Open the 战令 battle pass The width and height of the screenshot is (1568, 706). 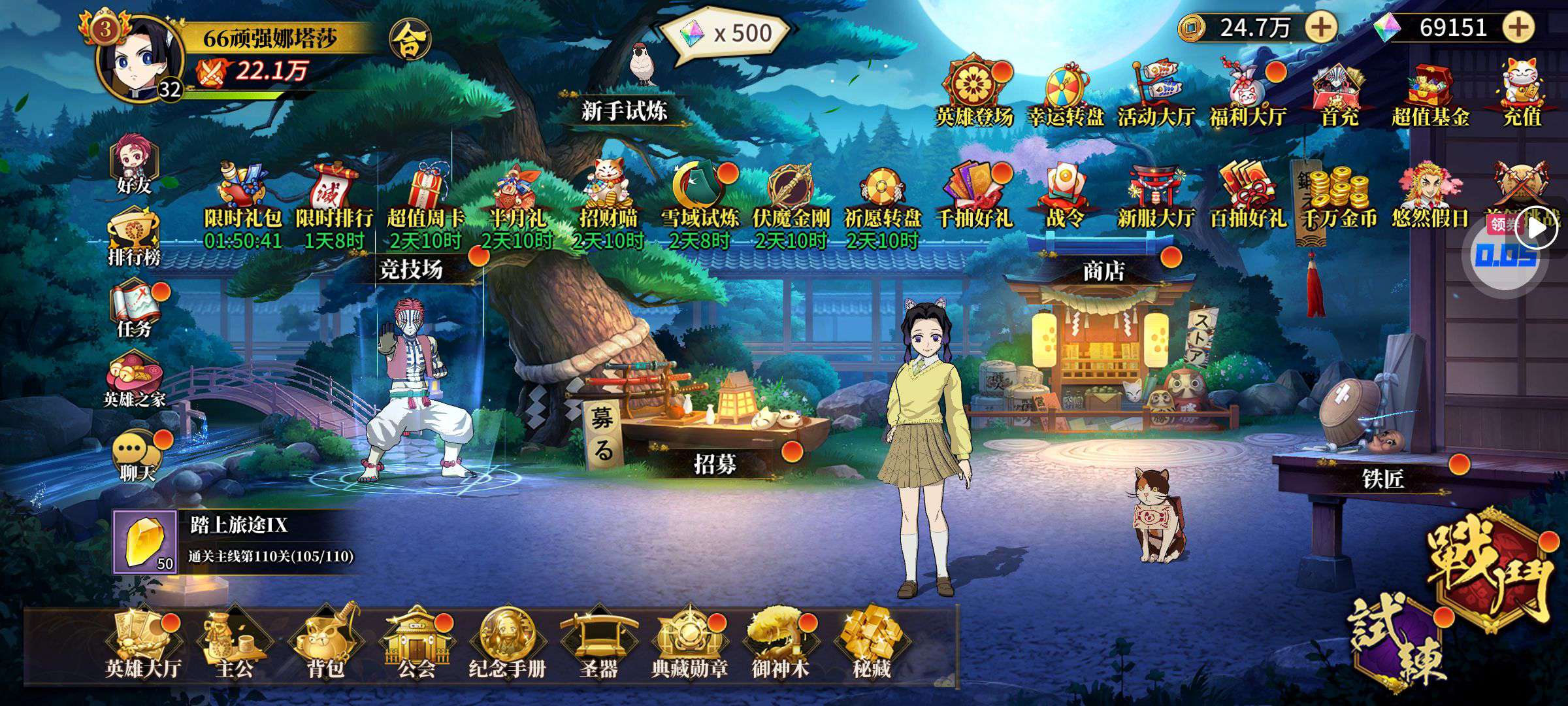click(1066, 195)
